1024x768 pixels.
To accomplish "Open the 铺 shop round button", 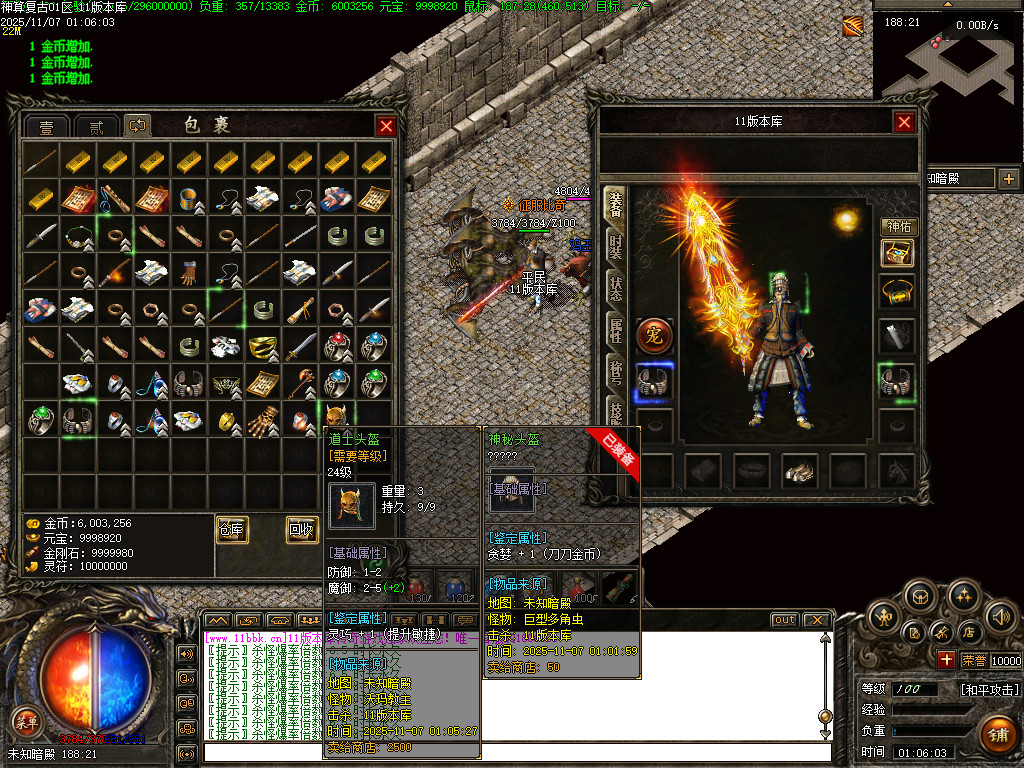I will tap(996, 733).
